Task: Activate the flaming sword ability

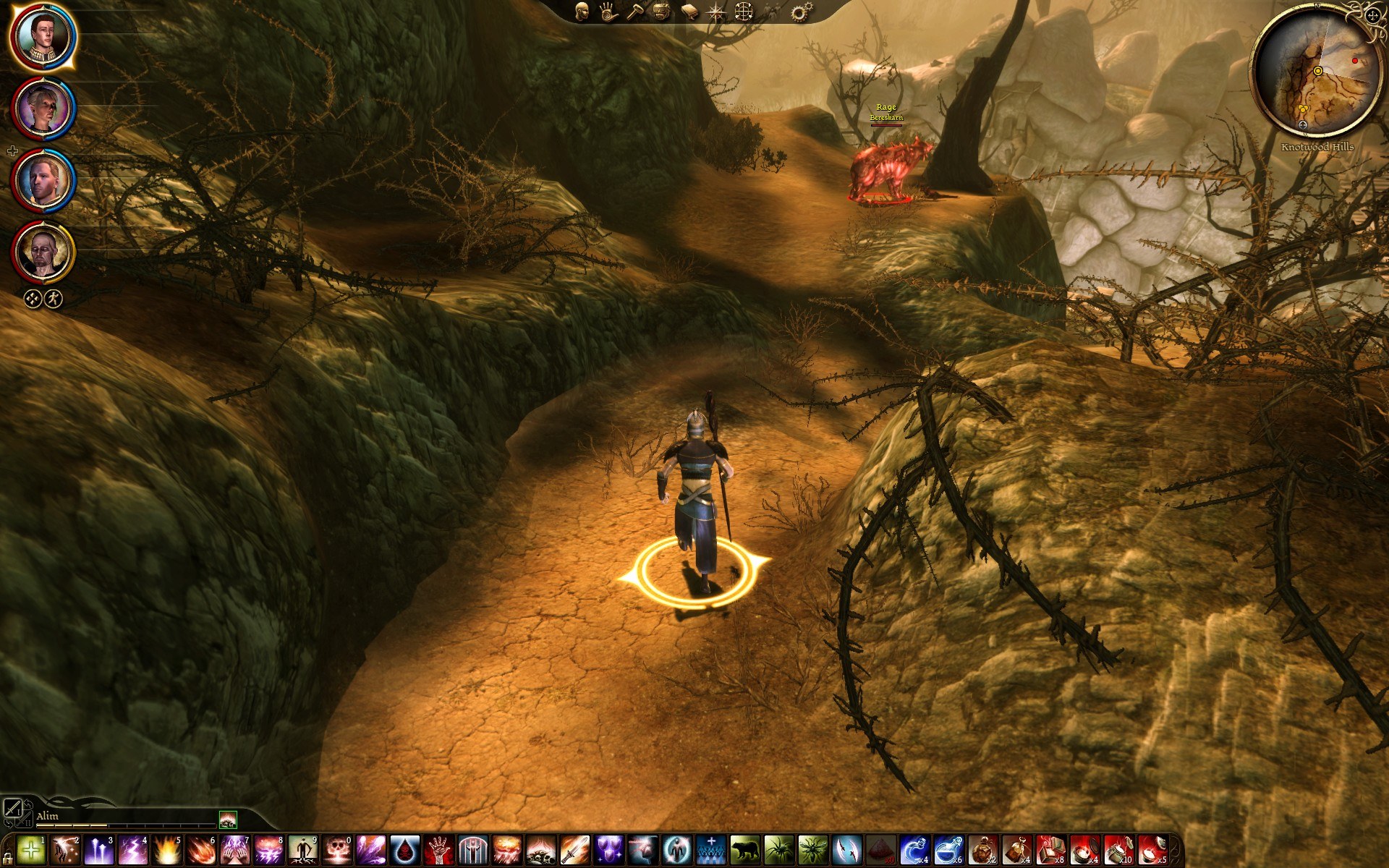Action: [575, 850]
